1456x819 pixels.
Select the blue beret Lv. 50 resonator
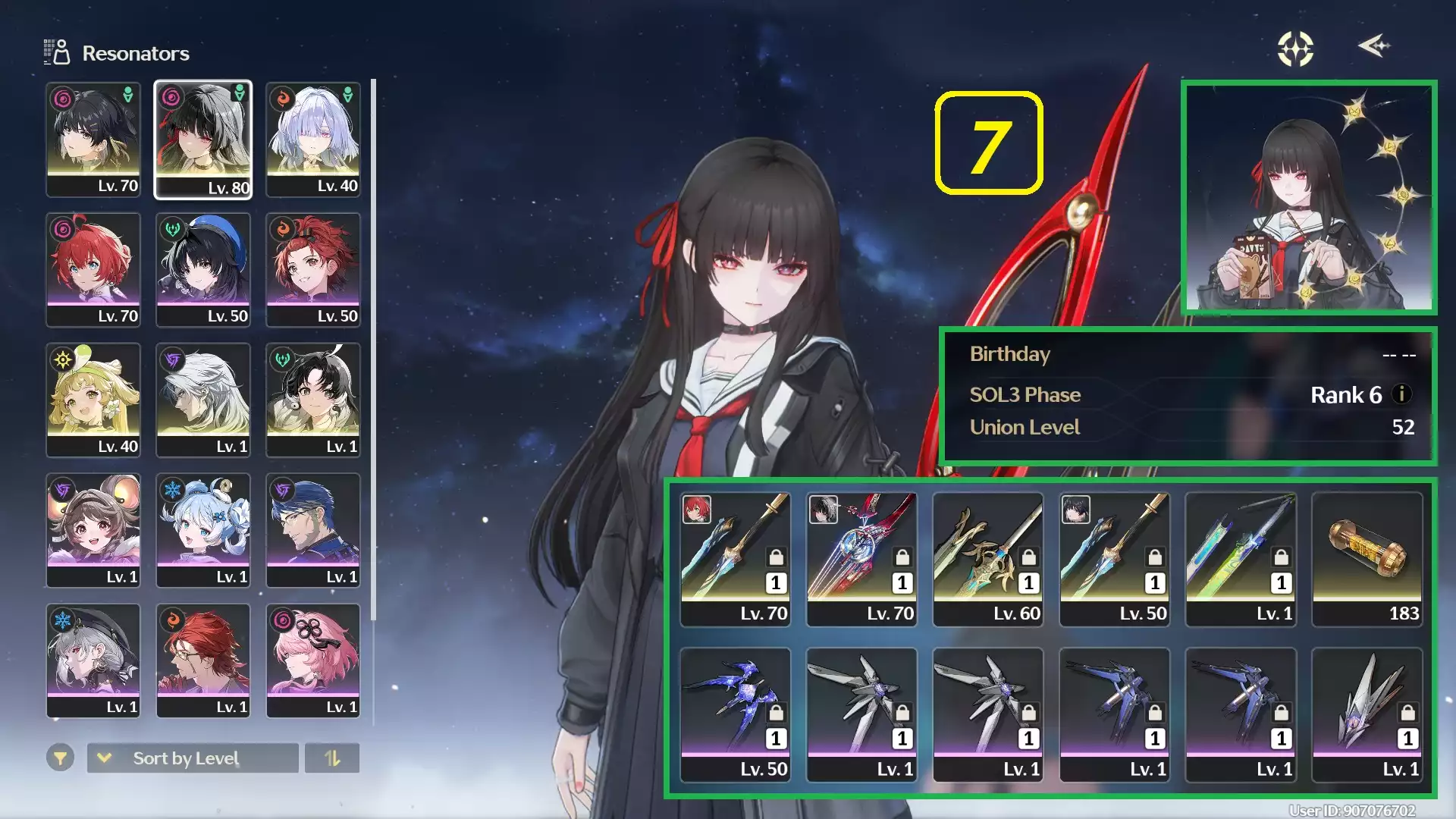203,270
